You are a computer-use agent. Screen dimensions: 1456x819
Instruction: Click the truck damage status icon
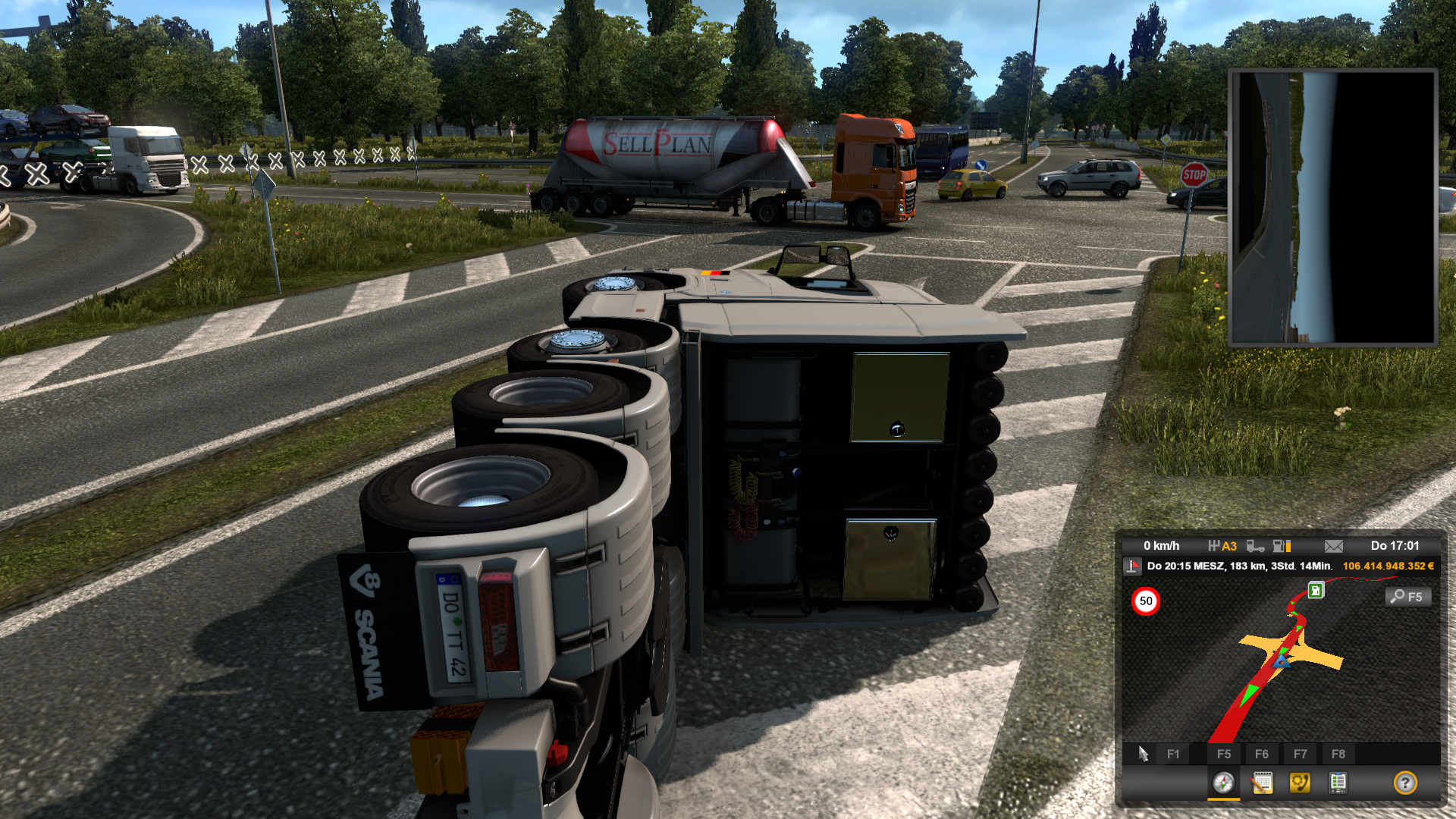point(1255,546)
